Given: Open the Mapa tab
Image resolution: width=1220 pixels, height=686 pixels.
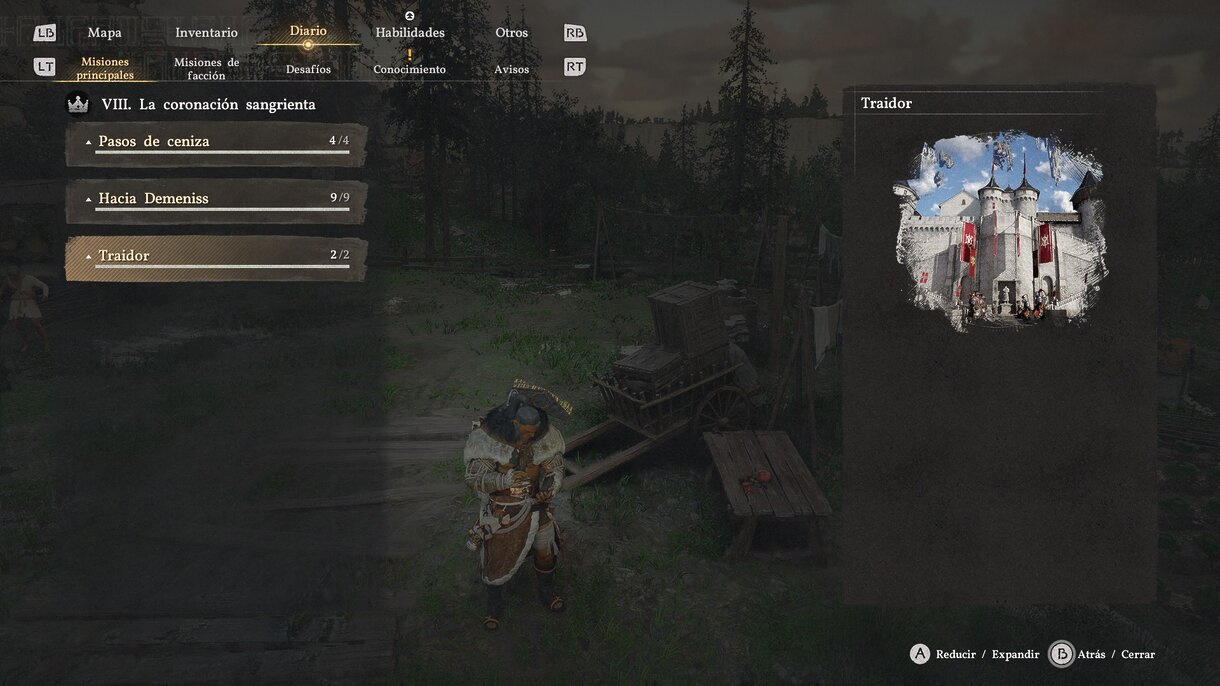Looking at the screenshot, I should coord(104,33).
